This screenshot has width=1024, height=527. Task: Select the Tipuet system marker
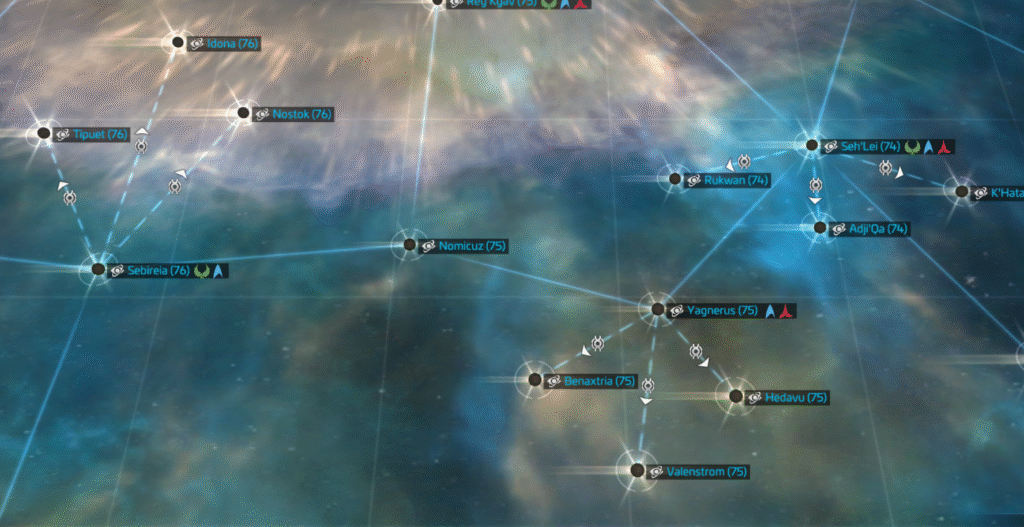pyautogui.click(x=44, y=133)
